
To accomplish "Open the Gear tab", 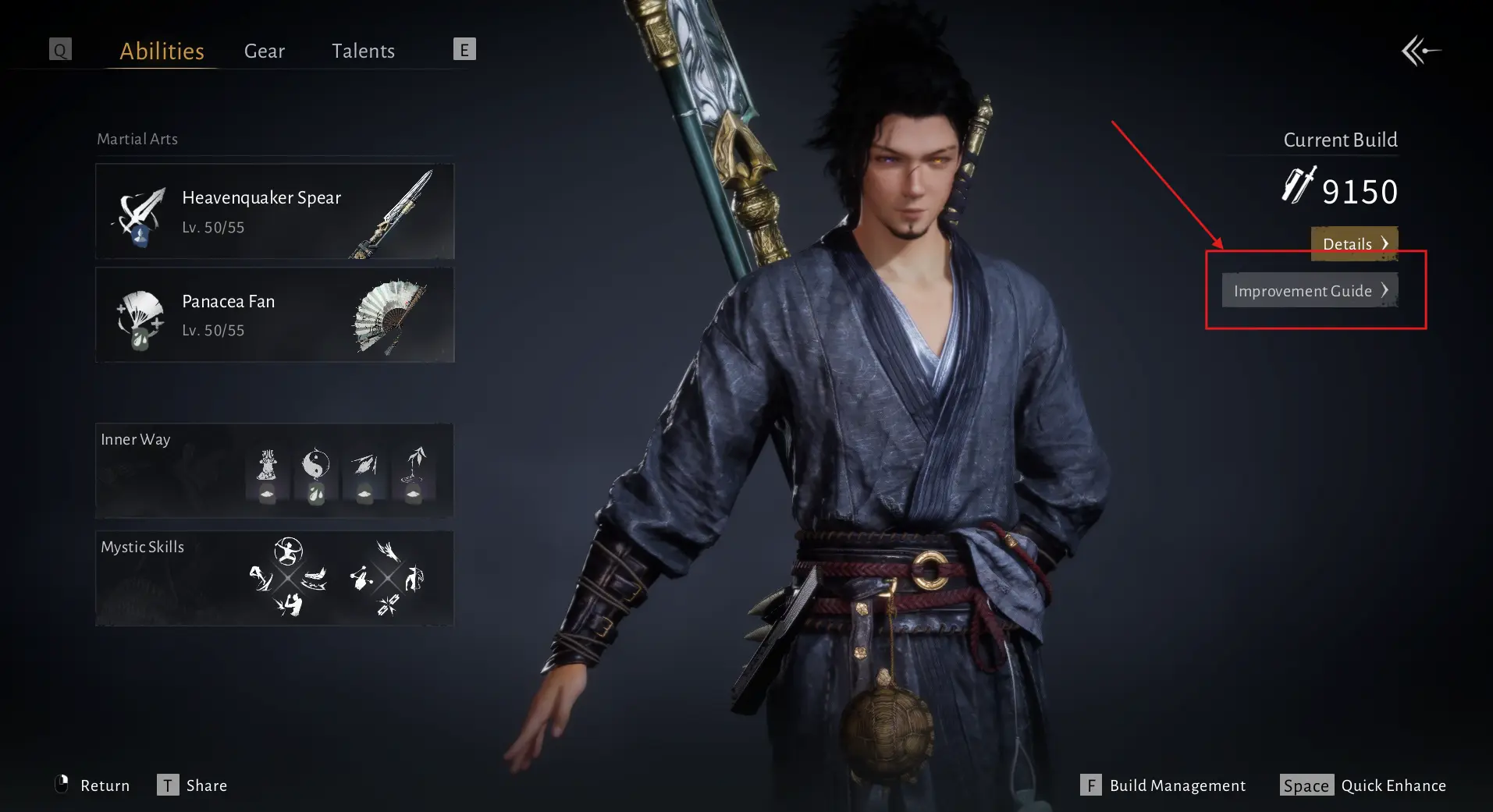I will (x=265, y=51).
